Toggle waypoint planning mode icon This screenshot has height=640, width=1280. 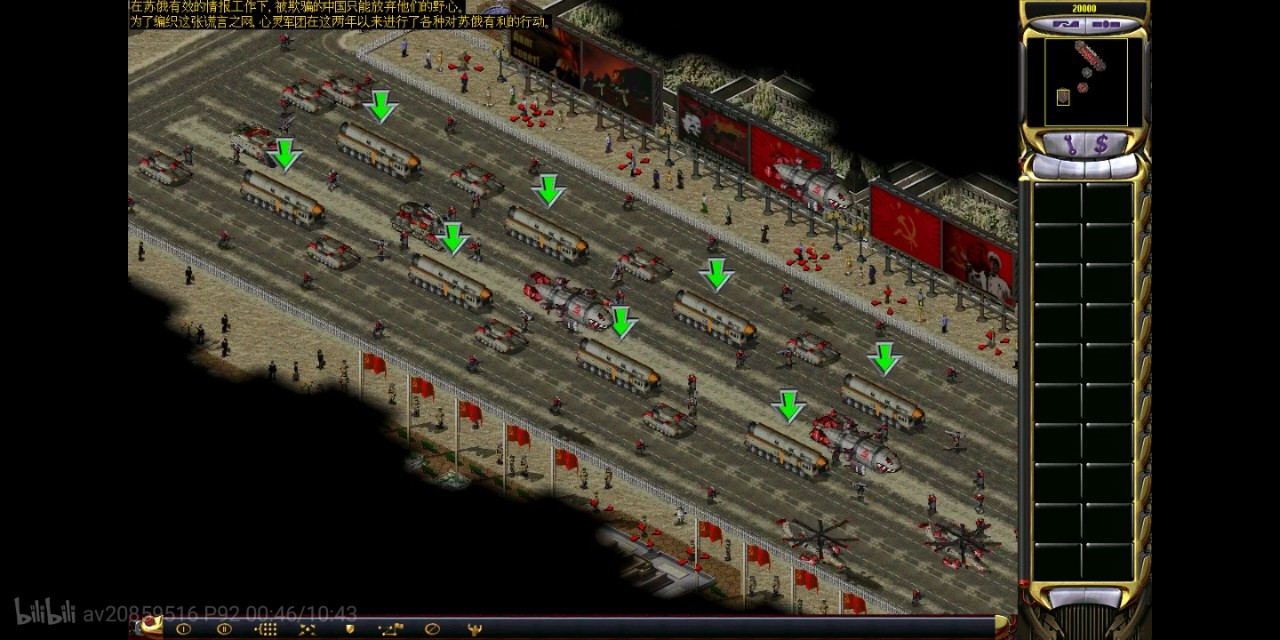pos(390,629)
